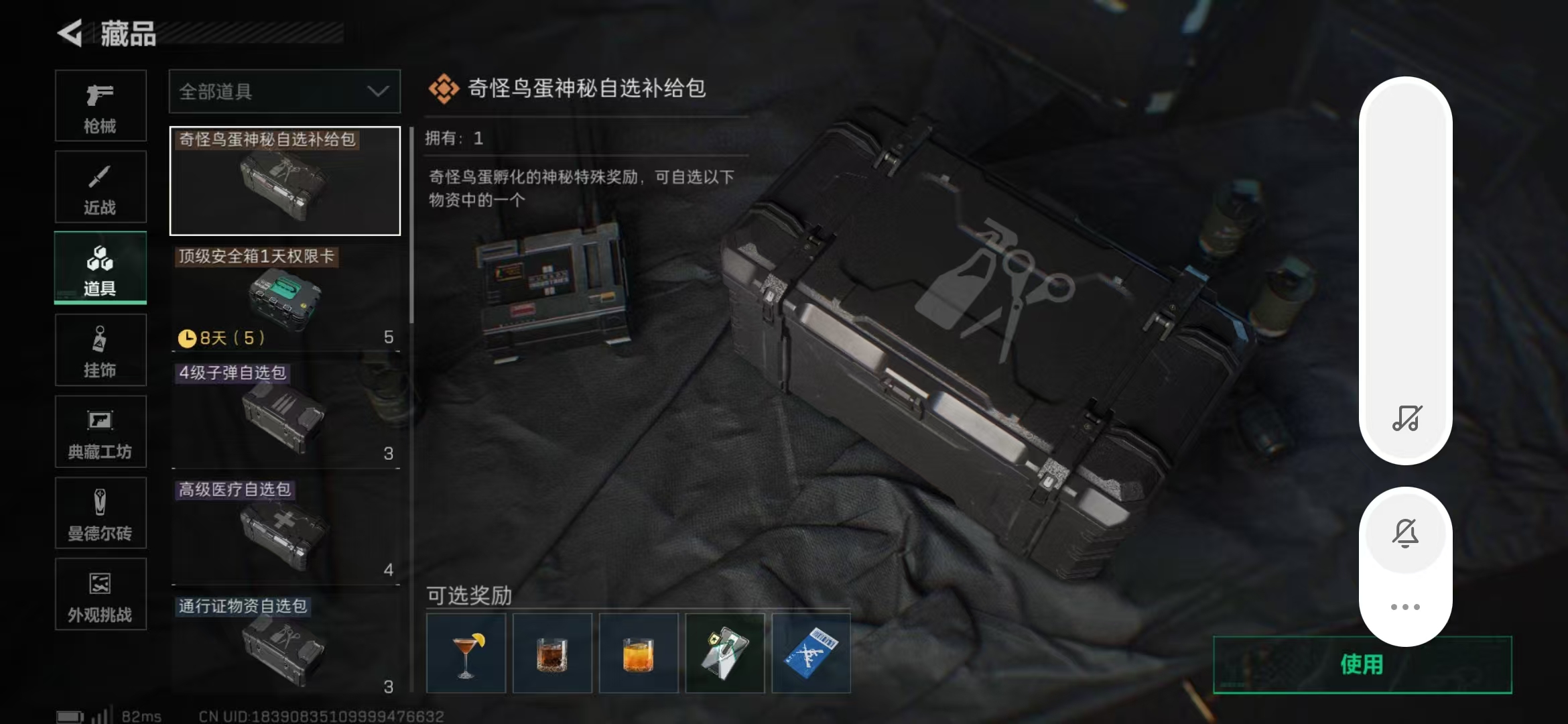Screen dimensions: 1568x724
Task: Tap the three-dots icon in floating sidebar
Action: [x=1406, y=605]
